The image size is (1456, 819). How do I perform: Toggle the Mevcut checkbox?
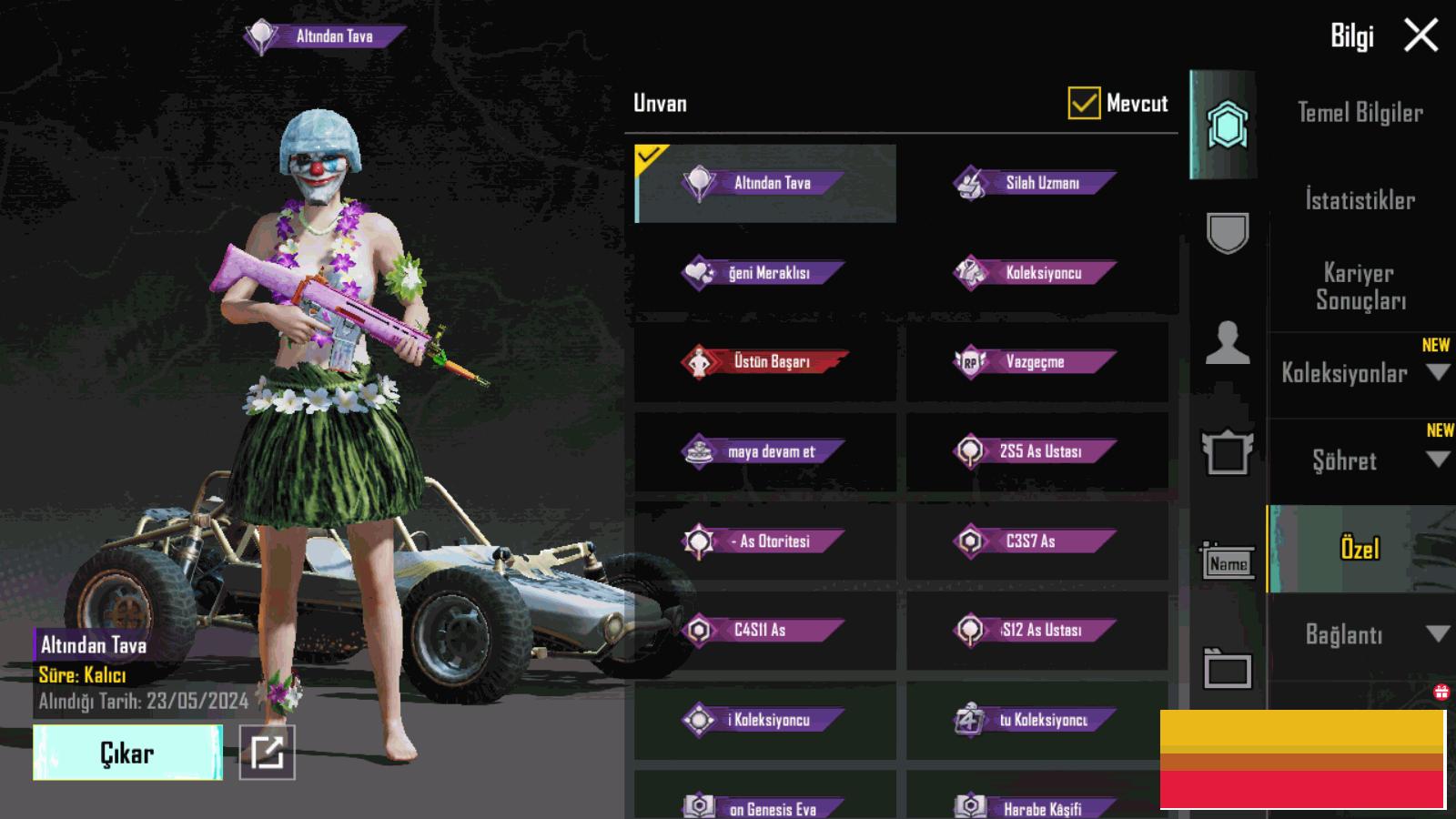coord(1084,104)
